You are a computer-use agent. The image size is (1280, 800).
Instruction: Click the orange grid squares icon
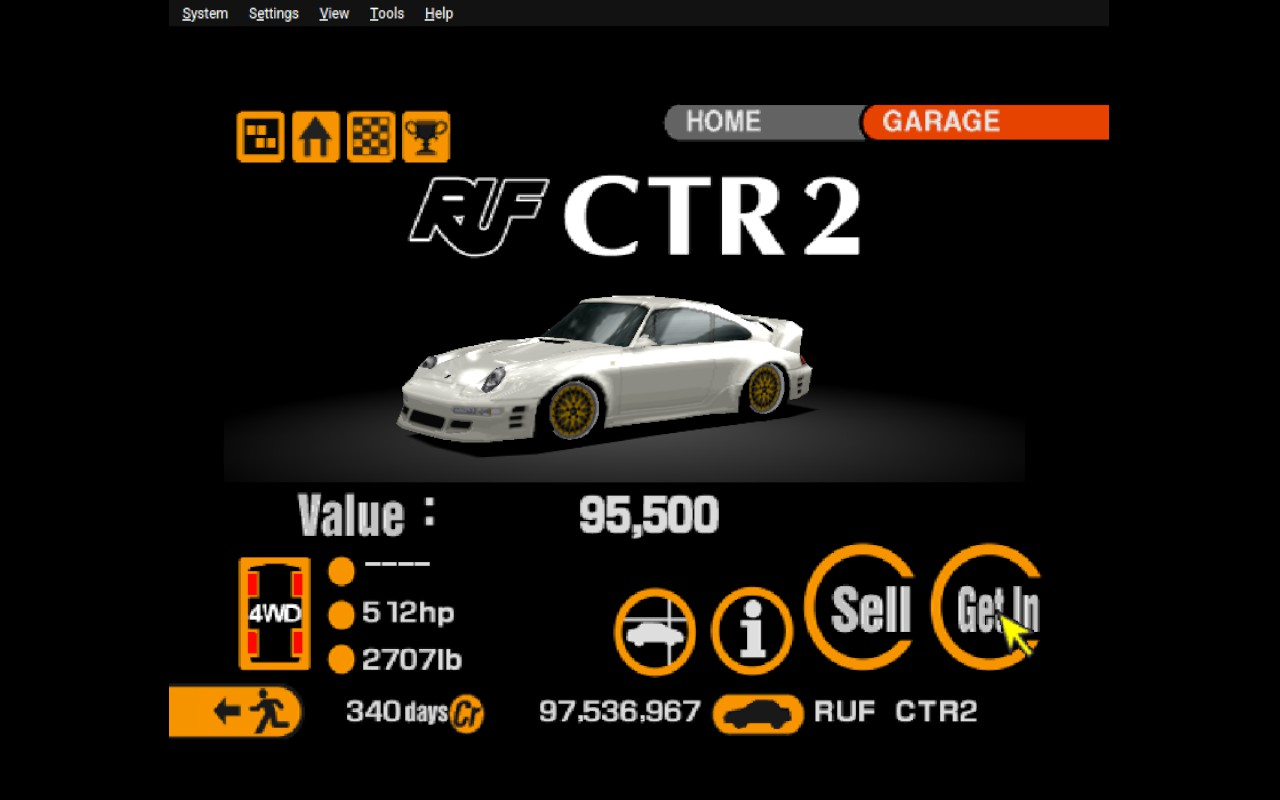coord(260,137)
